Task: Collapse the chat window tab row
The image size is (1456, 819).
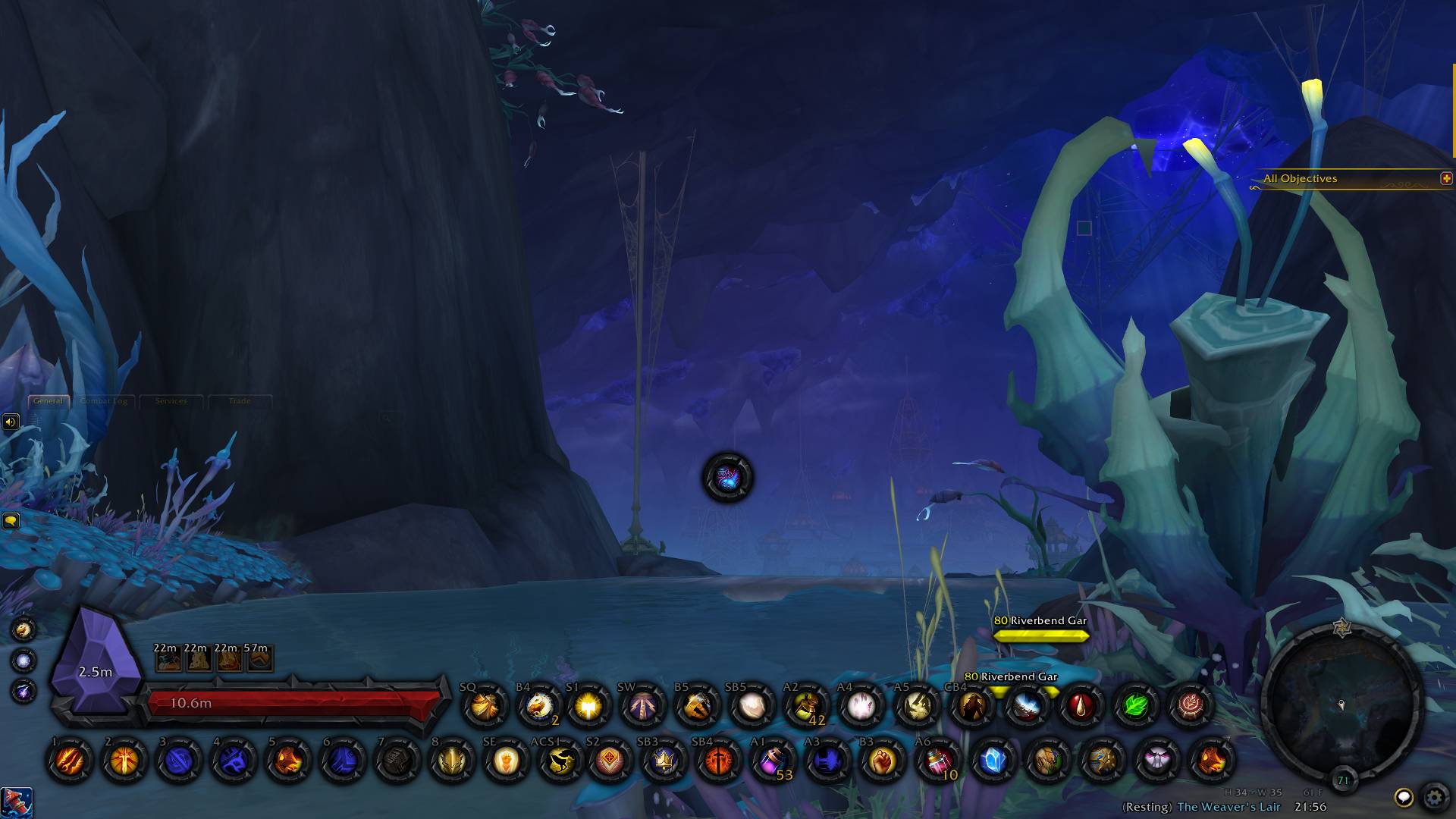Action: tap(48, 400)
